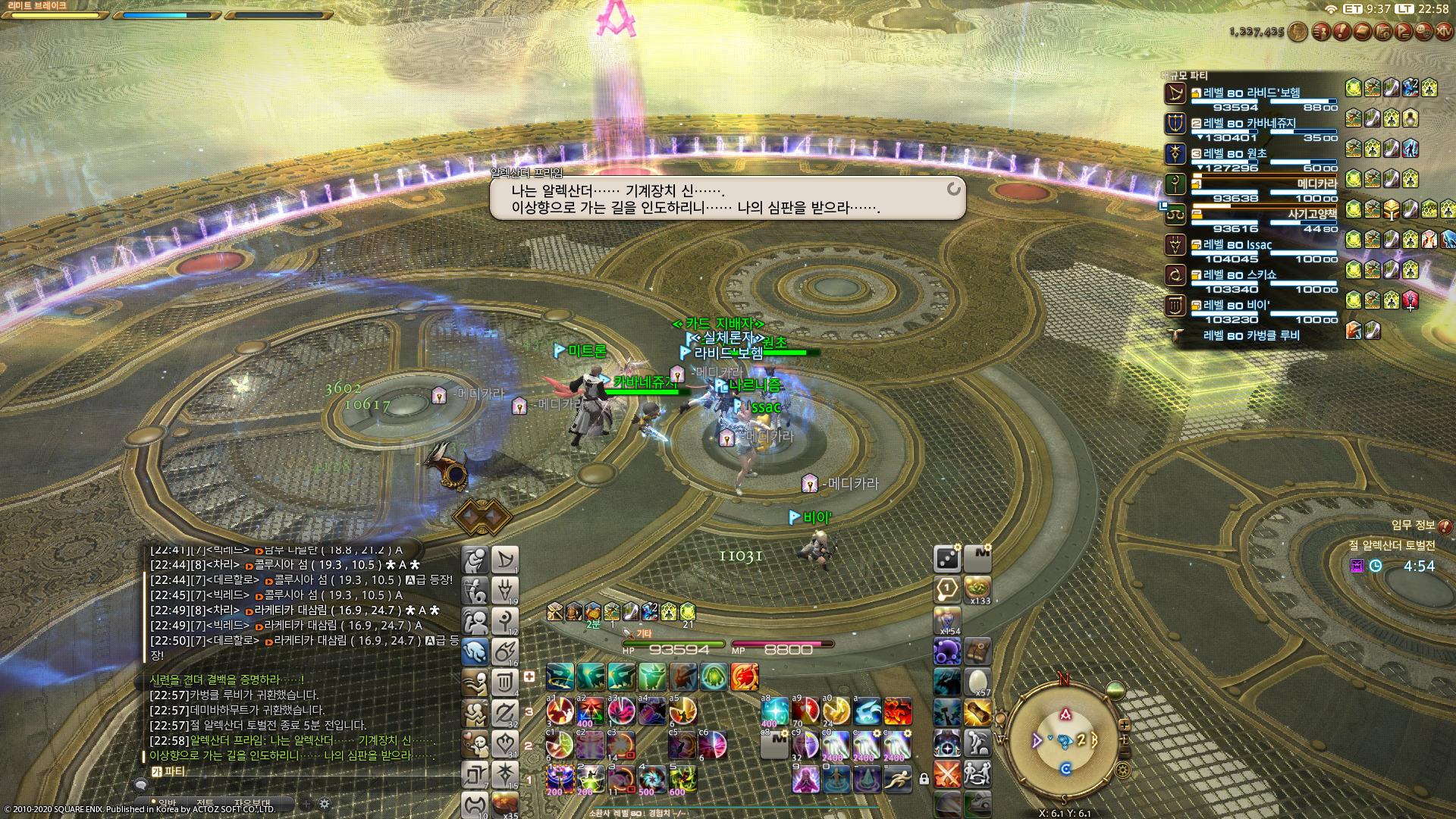Open the red exclamation mark menu icon

coord(1341,32)
